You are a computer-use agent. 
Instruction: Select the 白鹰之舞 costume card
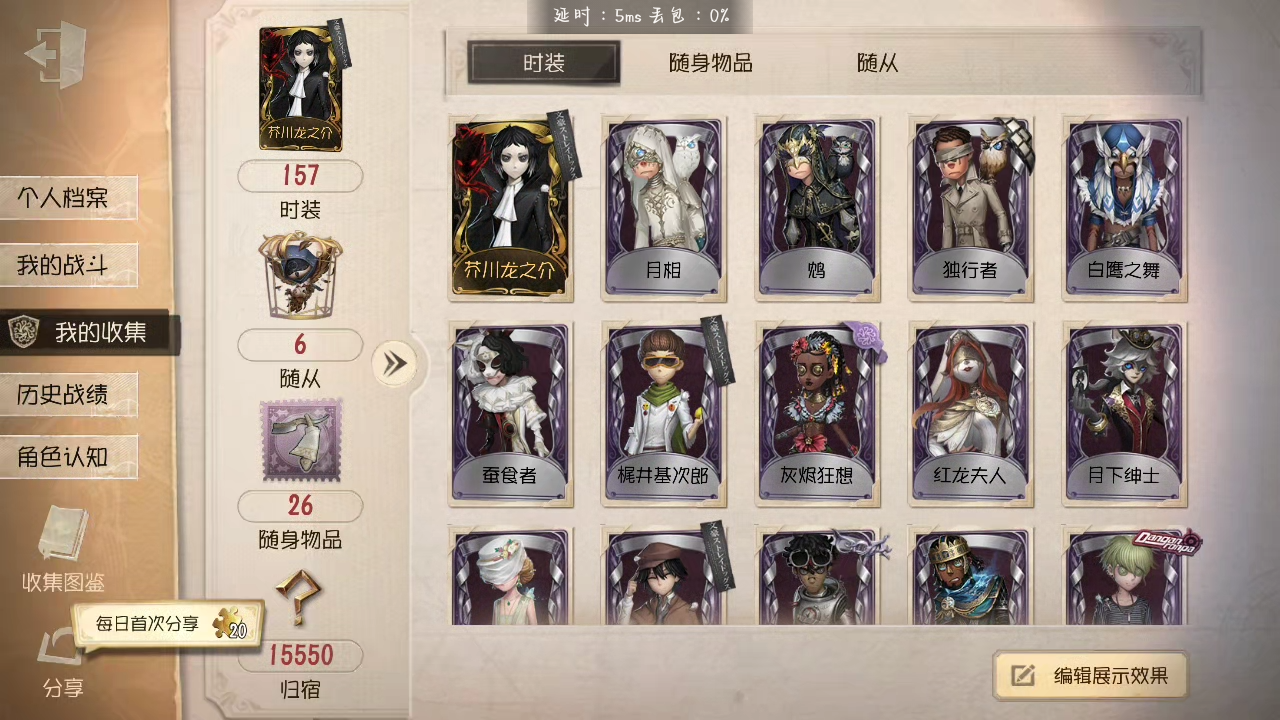click(x=1124, y=208)
